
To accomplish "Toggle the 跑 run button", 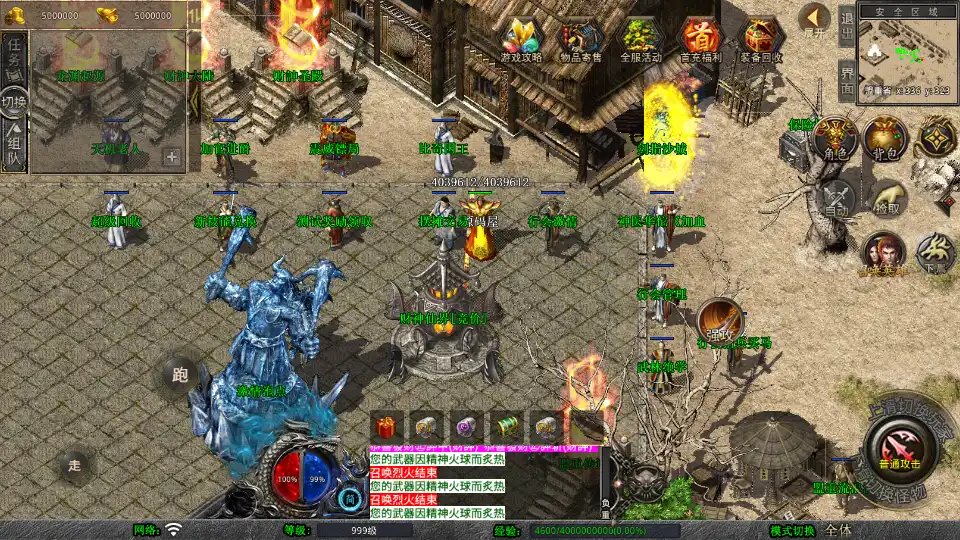I will click(180, 376).
